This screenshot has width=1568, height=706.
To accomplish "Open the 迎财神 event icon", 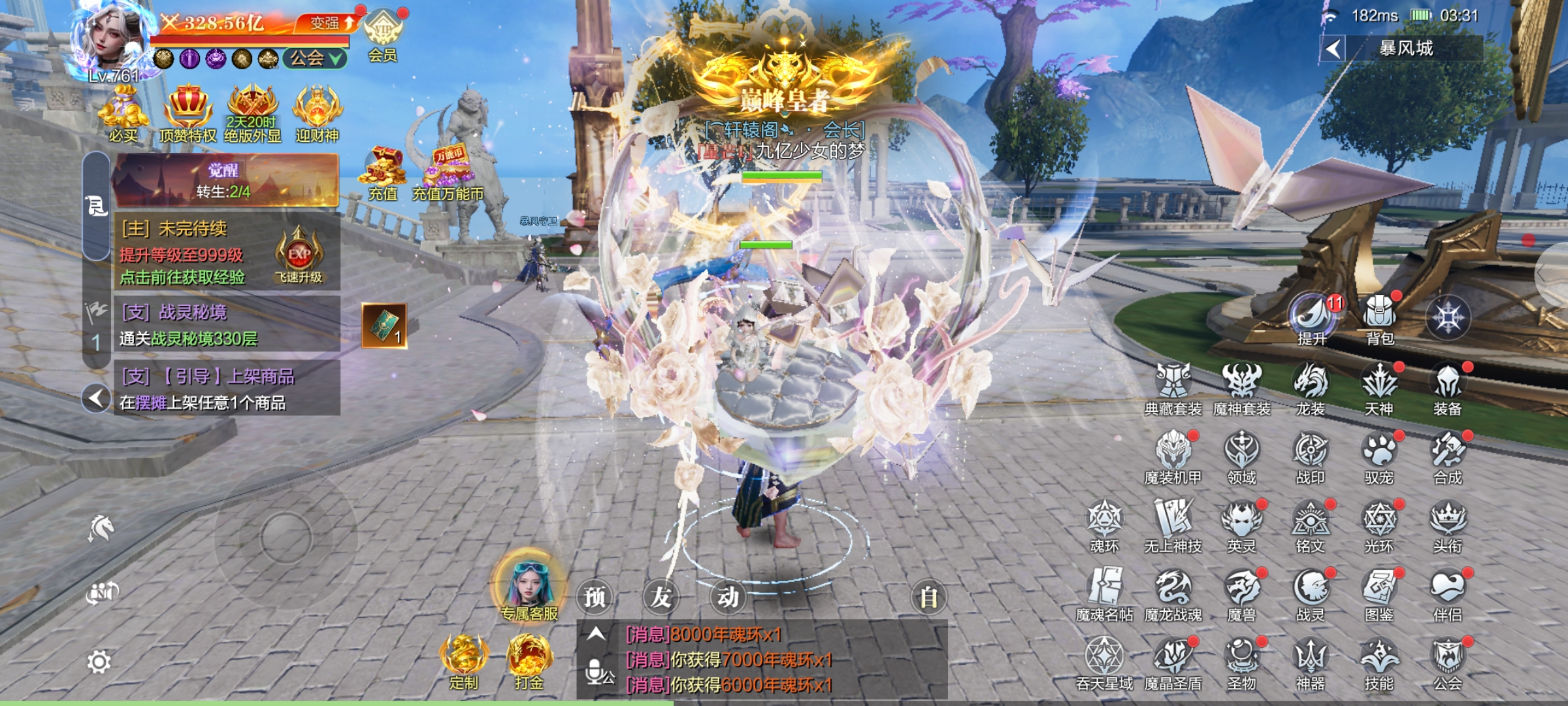I will 317,114.
